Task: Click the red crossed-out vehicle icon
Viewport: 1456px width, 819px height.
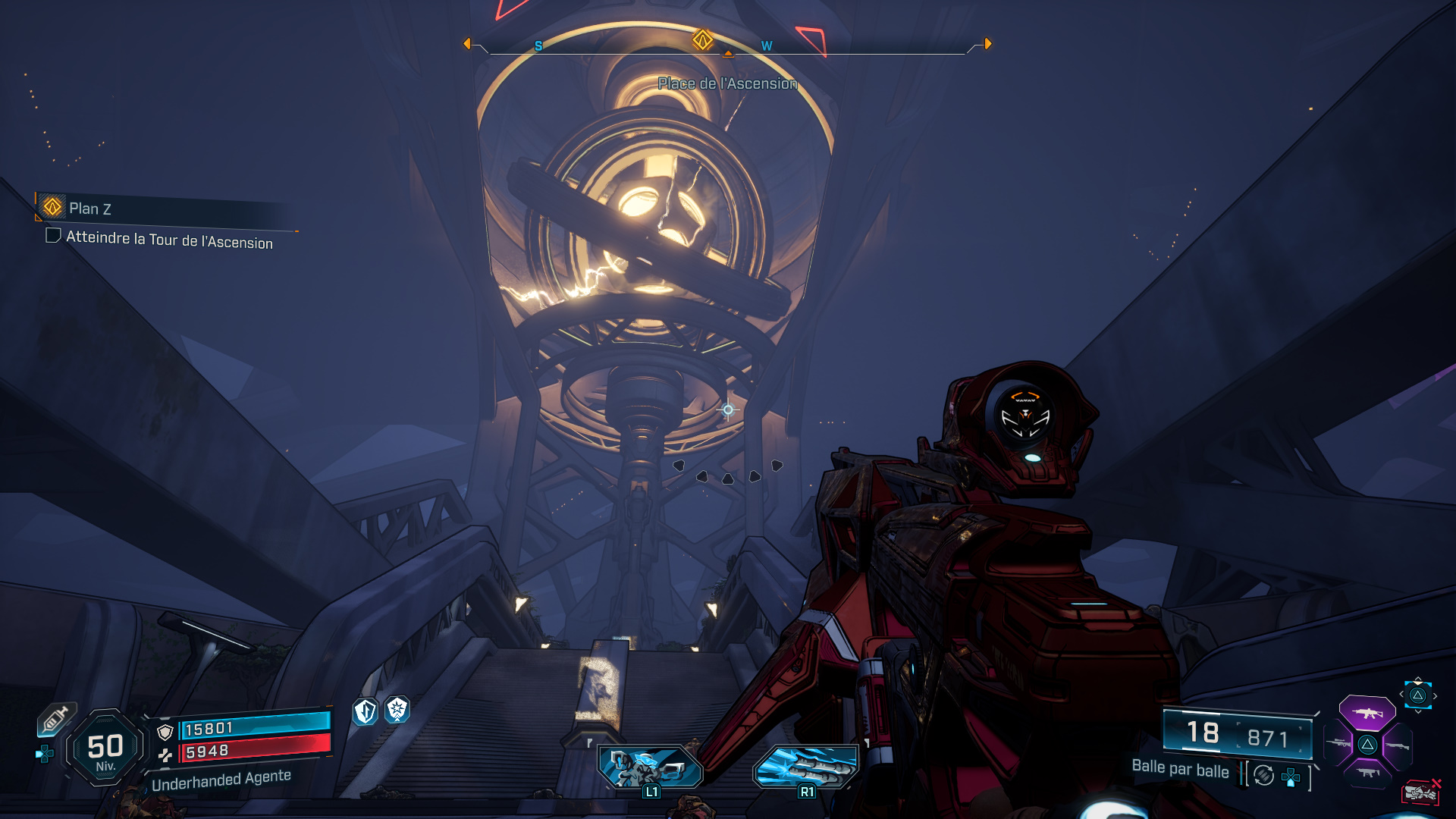Action: tap(1420, 792)
